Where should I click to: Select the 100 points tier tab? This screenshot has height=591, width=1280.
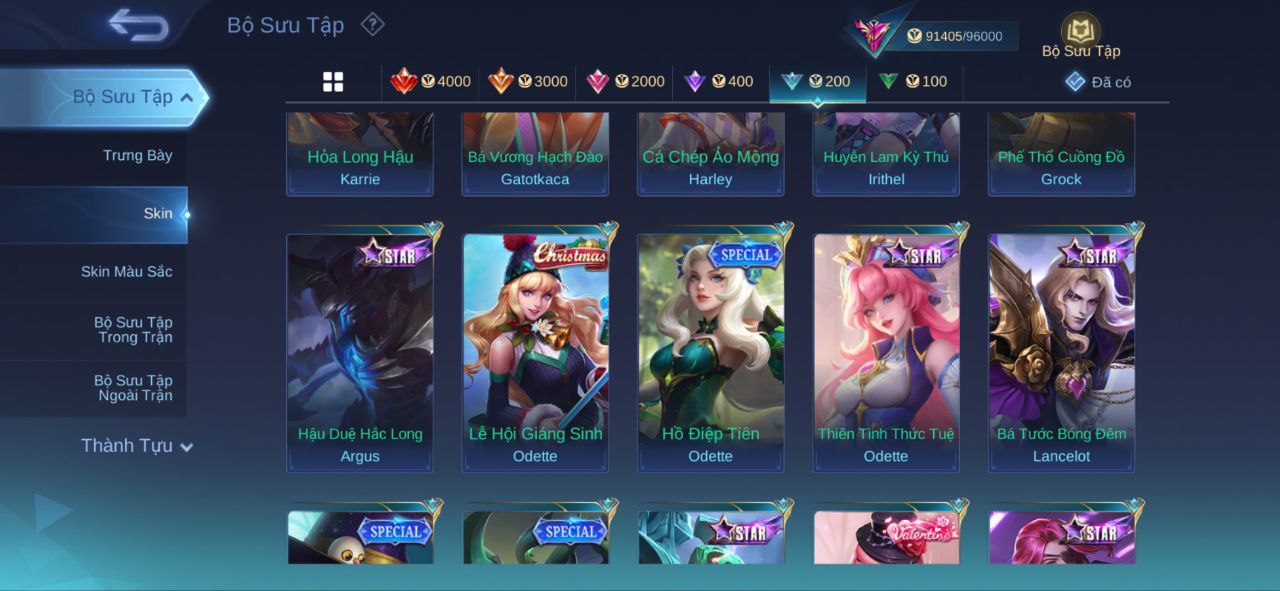pyautogui.click(x=913, y=81)
